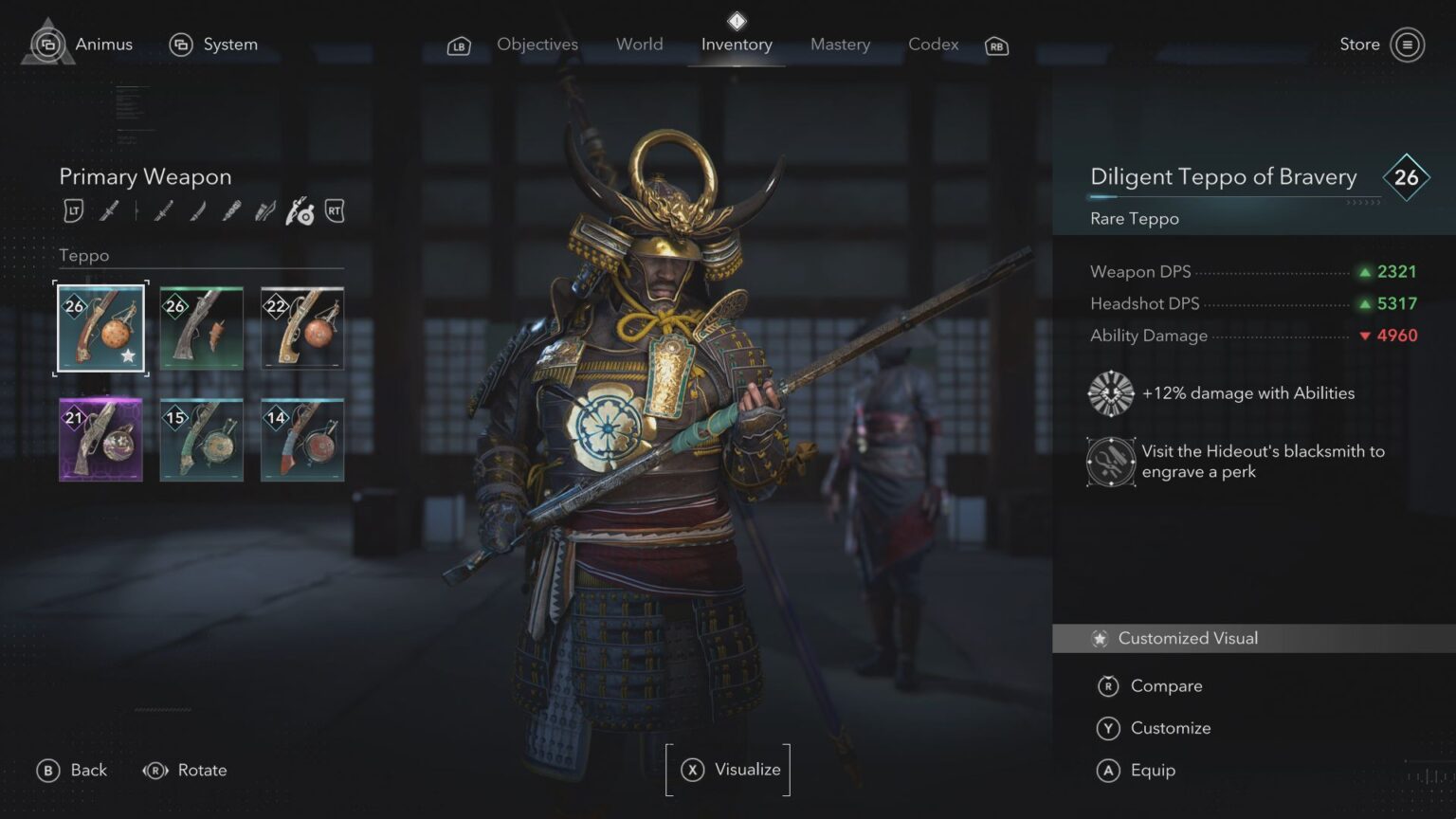Open the teppo weapon category icon
This screenshot has height=819, width=1456.
[x=299, y=210]
